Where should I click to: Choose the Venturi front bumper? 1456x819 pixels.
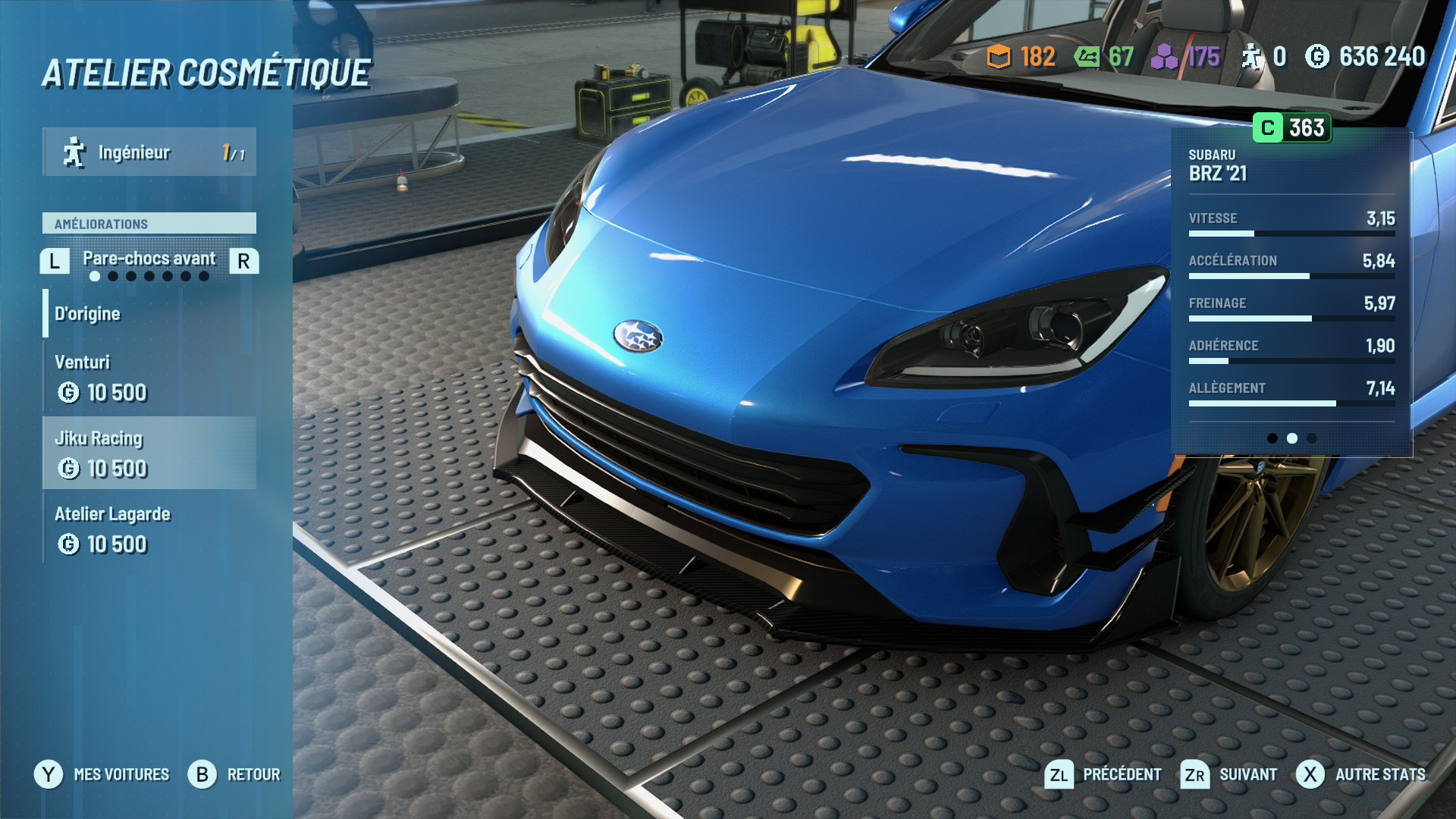pos(149,377)
